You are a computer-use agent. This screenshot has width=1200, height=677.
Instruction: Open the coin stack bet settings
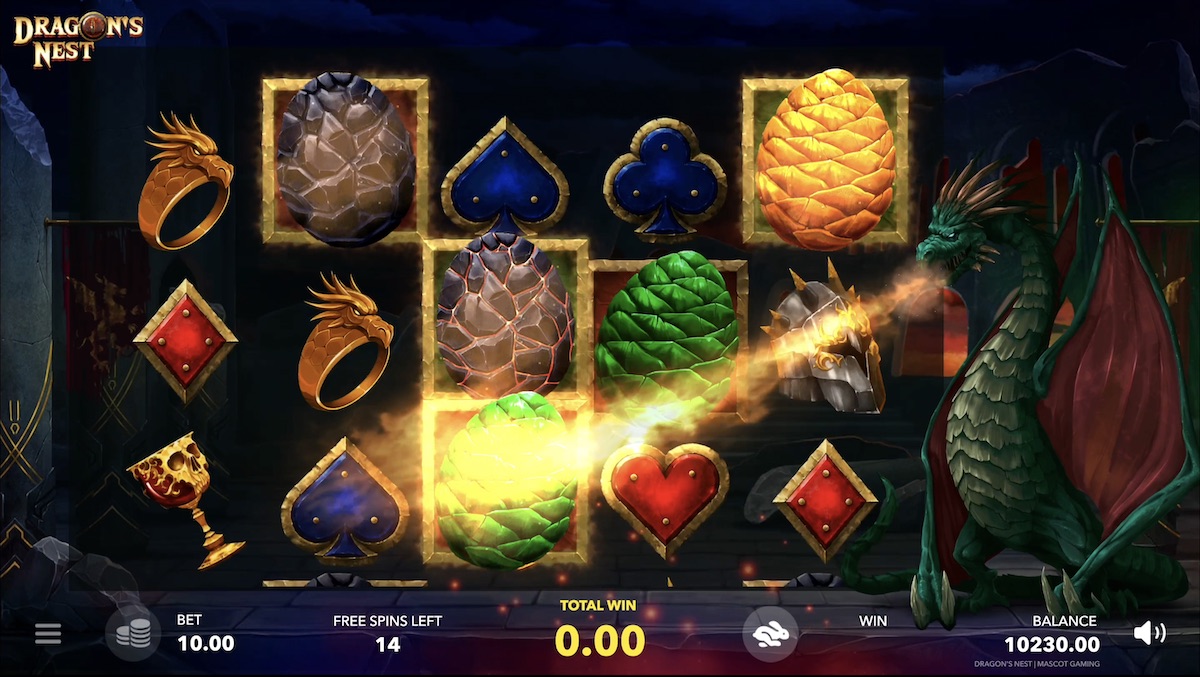133,634
